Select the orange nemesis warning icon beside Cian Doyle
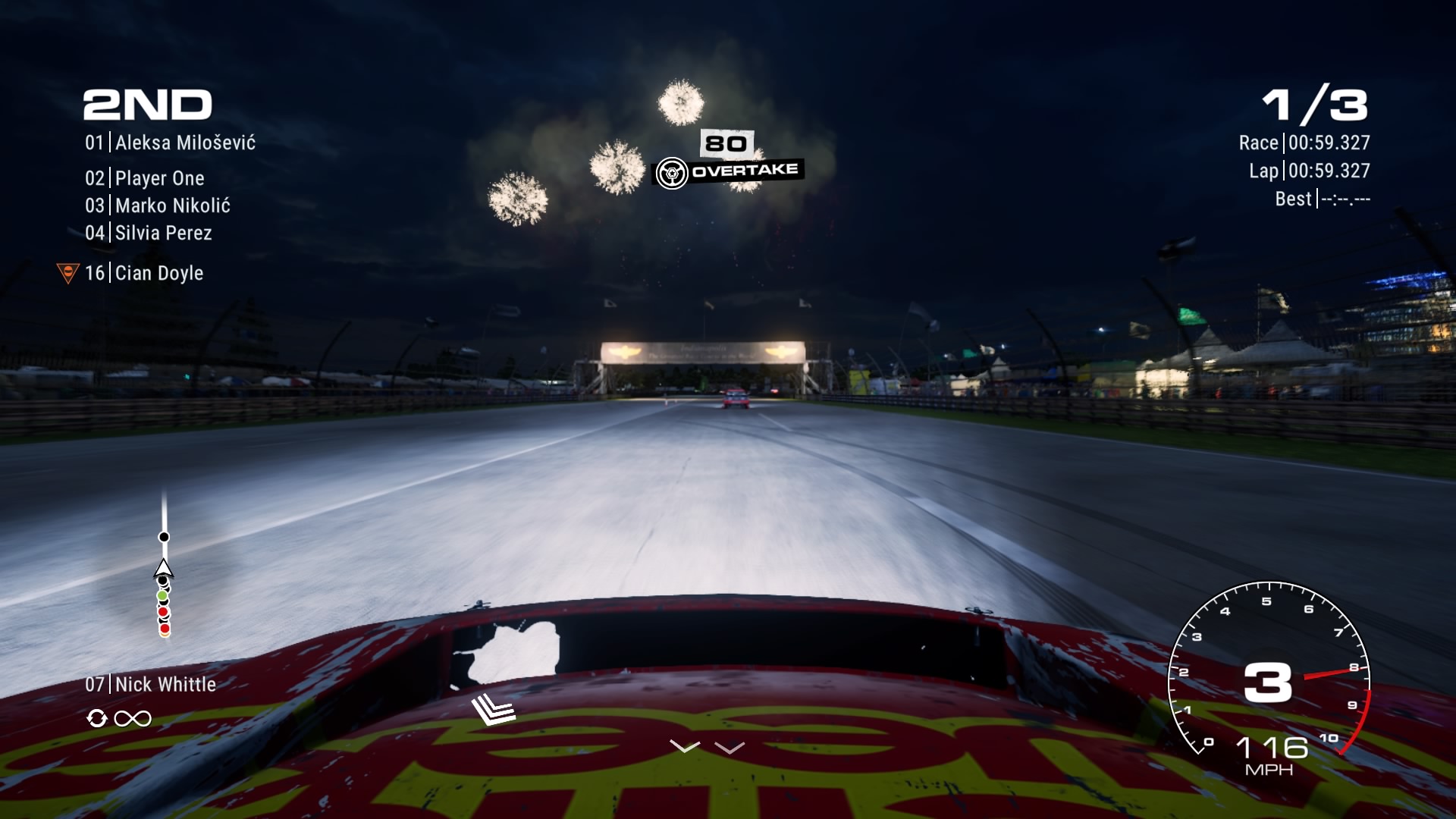Viewport: 1456px width, 819px height. tap(69, 270)
